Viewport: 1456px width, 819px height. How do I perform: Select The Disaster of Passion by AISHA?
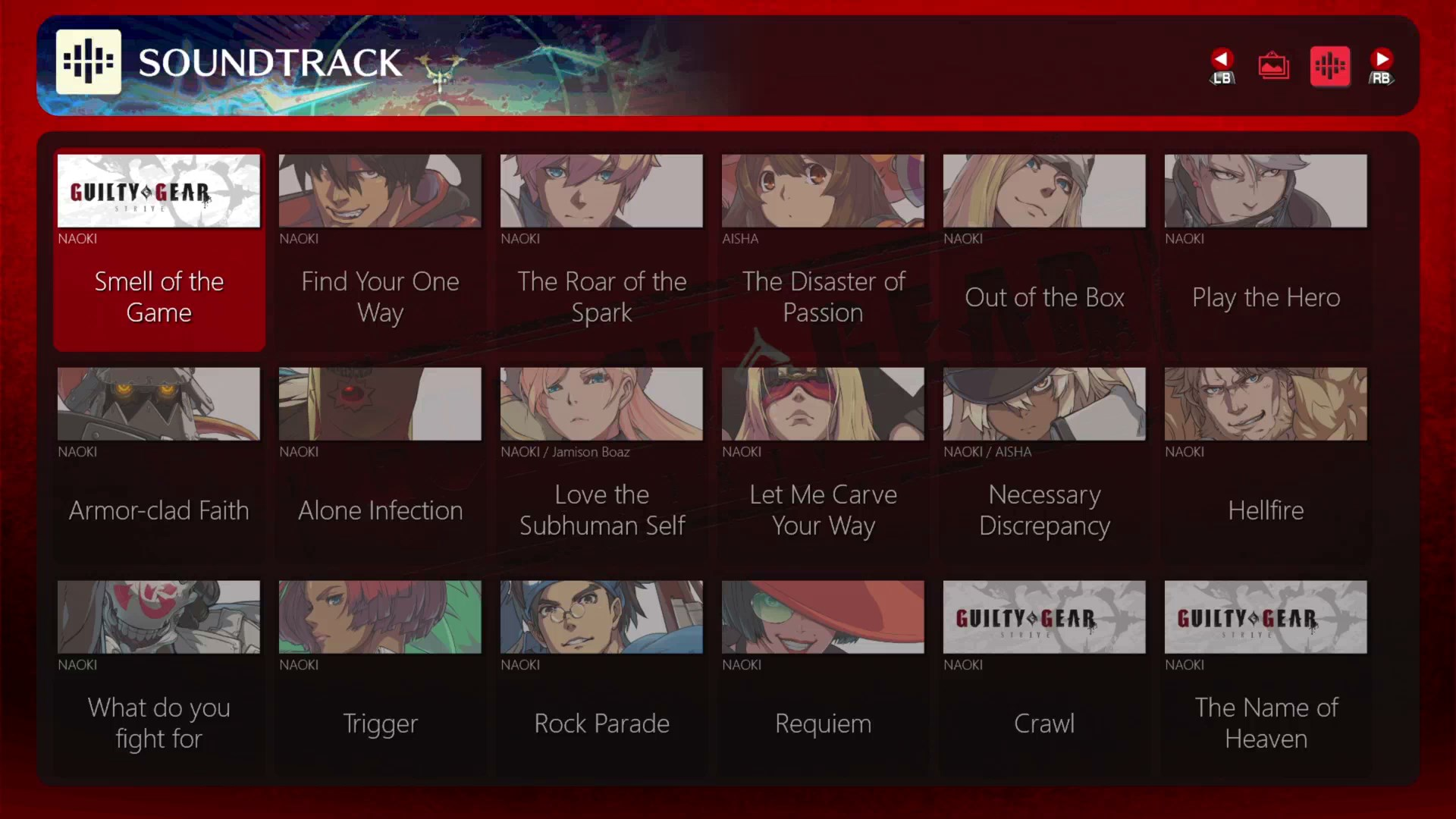tap(823, 250)
